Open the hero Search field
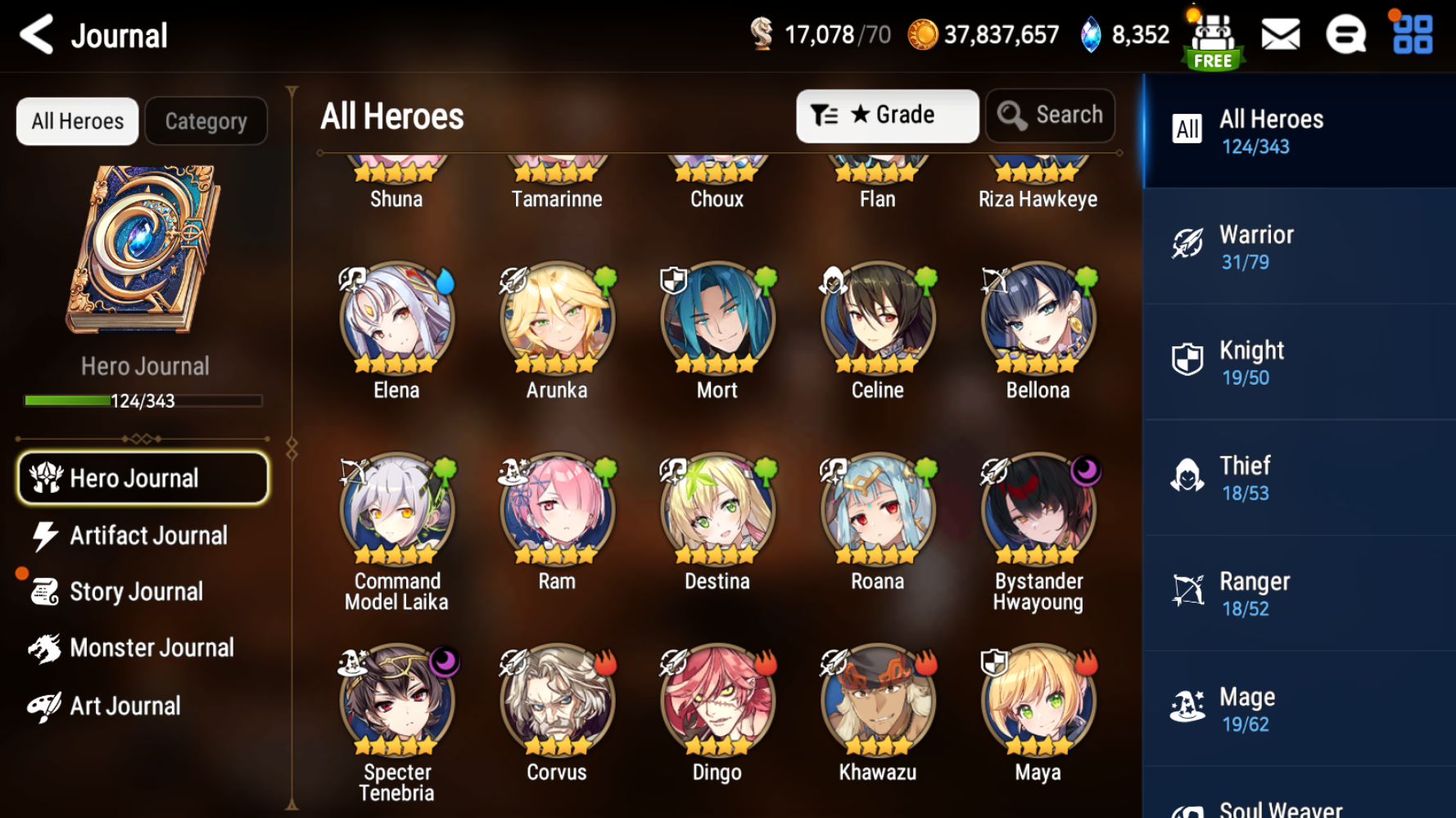Screen dimensions: 1456x818 click(x=1051, y=115)
